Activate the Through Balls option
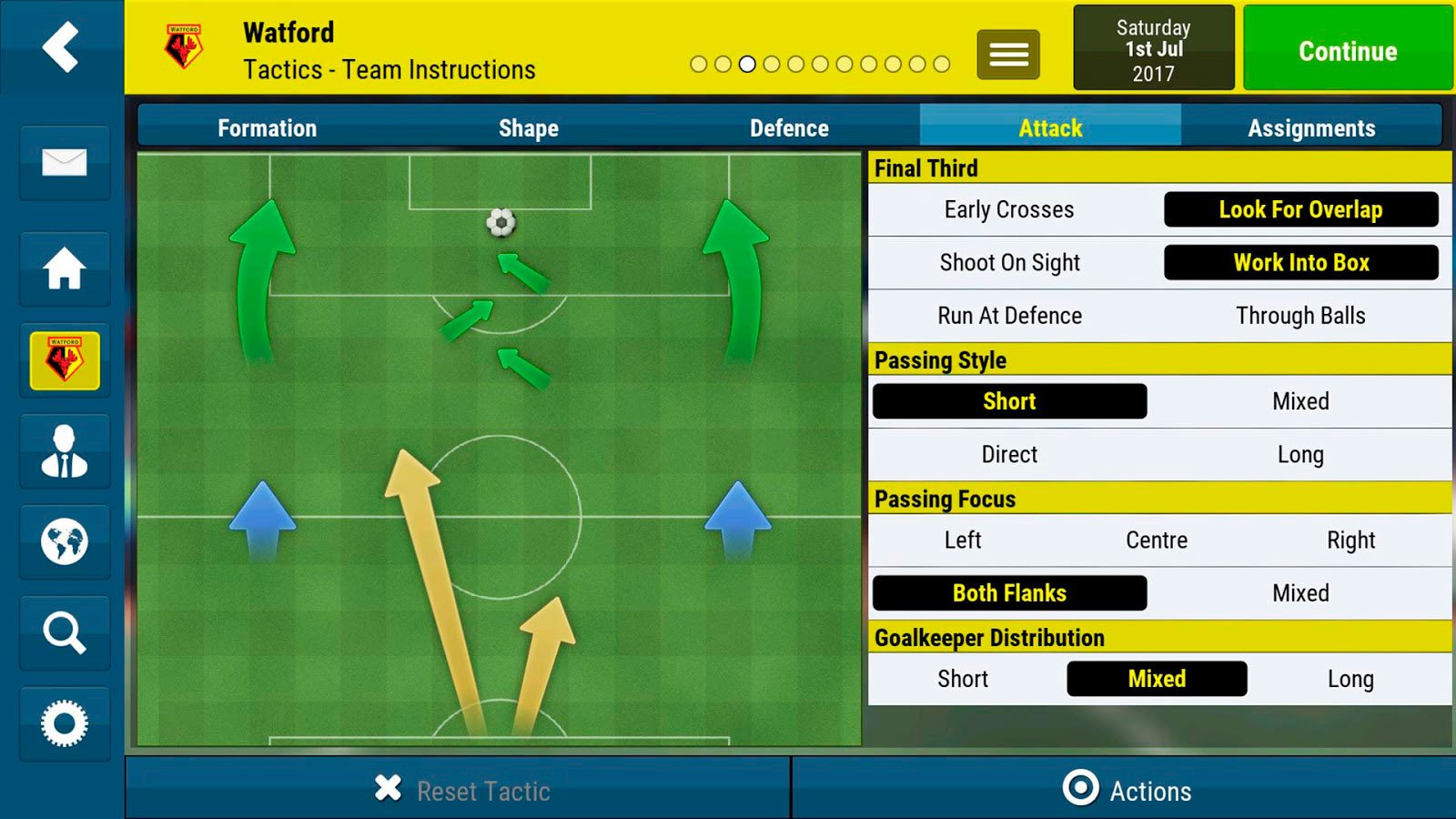 click(x=1300, y=316)
